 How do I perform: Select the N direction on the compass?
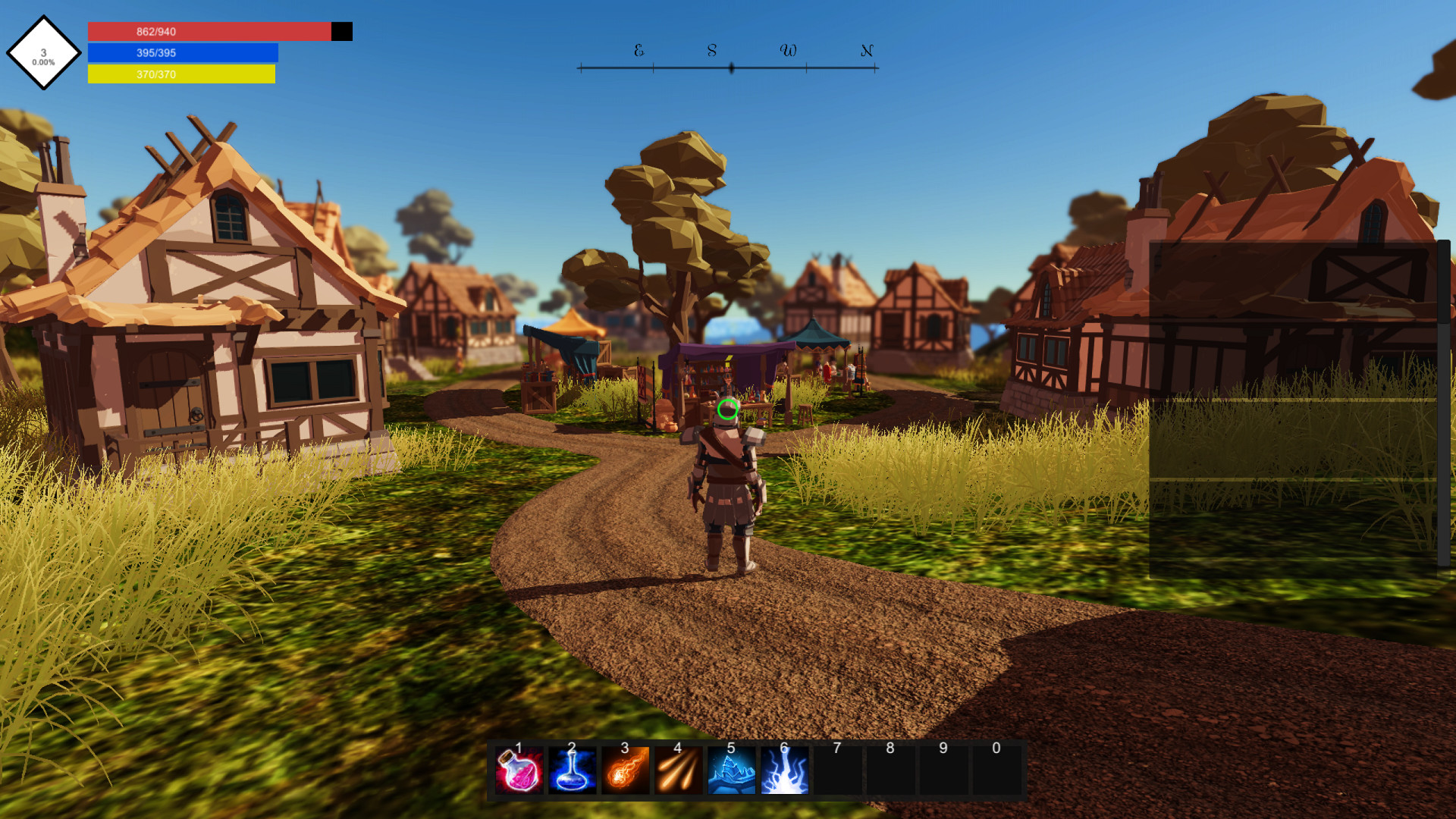click(866, 52)
